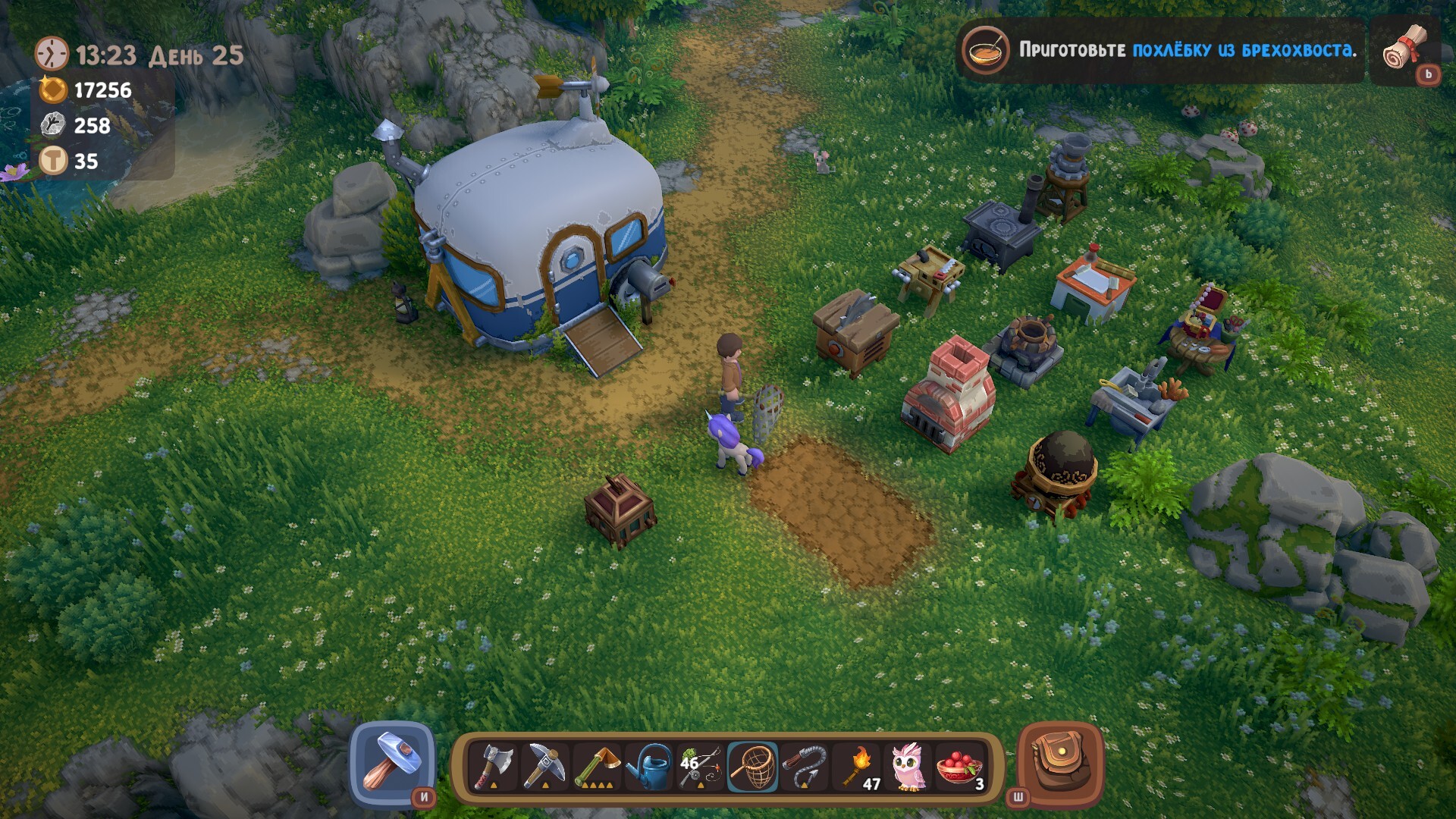The width and height of the screenshot is (1456, 819).
Task: Select the bowl of red berries
Action: click(960, 766)
